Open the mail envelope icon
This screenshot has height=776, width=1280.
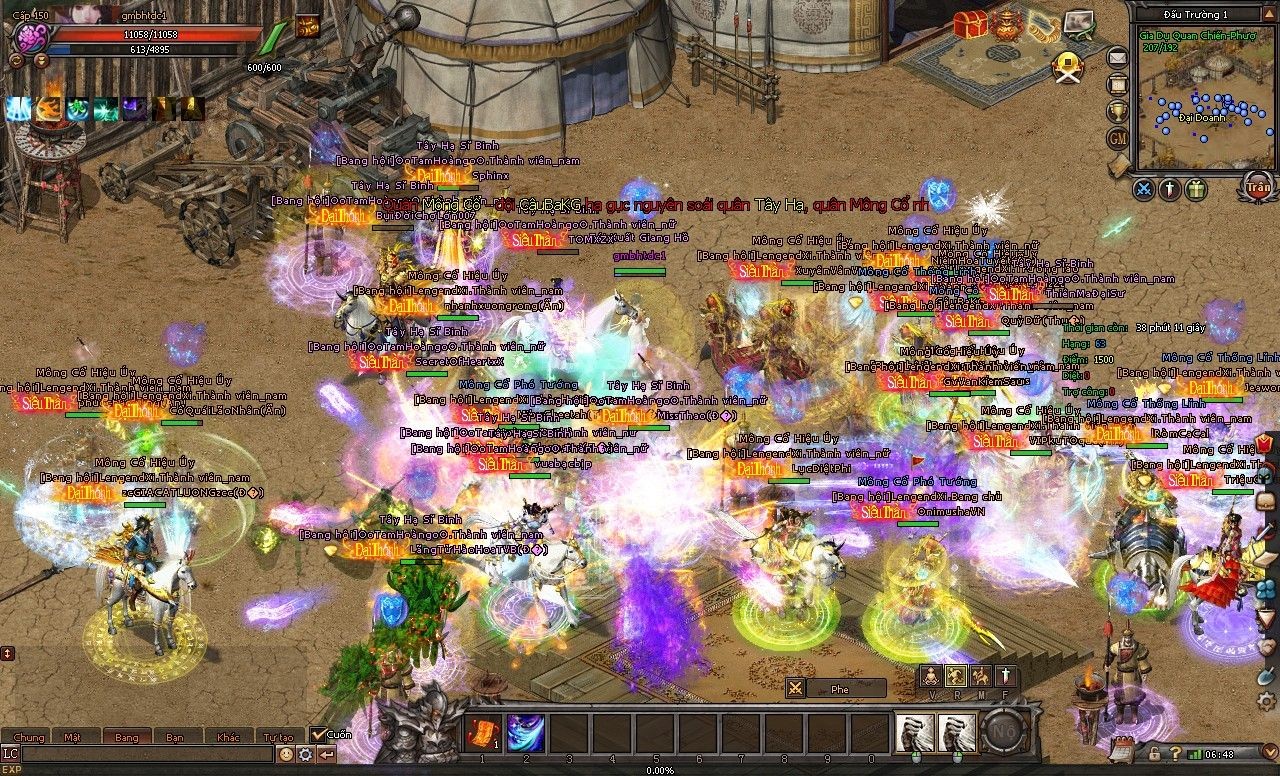click(1117, 58)
